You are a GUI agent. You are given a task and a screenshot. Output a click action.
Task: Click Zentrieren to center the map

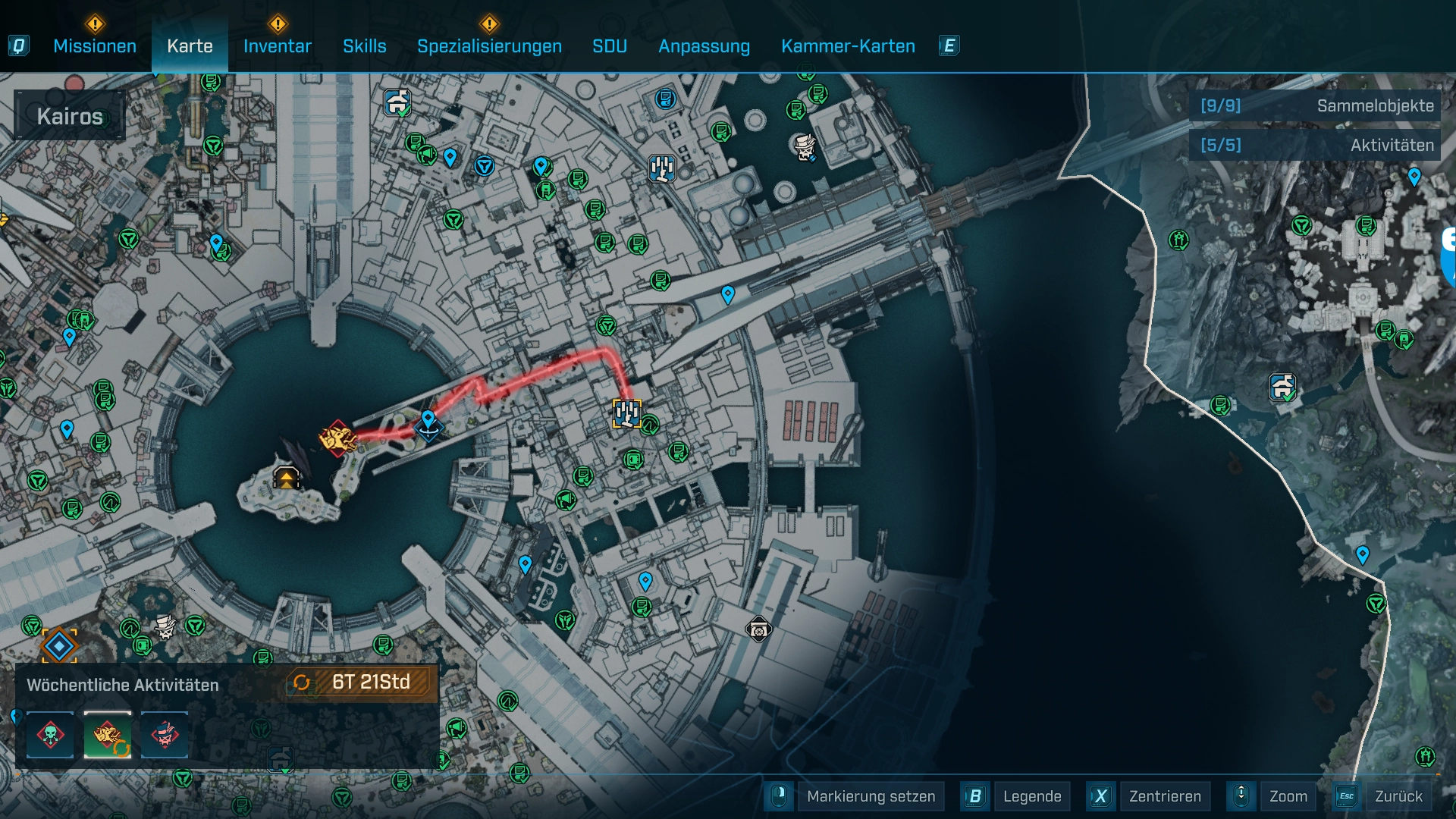[x=1165, y=796]
